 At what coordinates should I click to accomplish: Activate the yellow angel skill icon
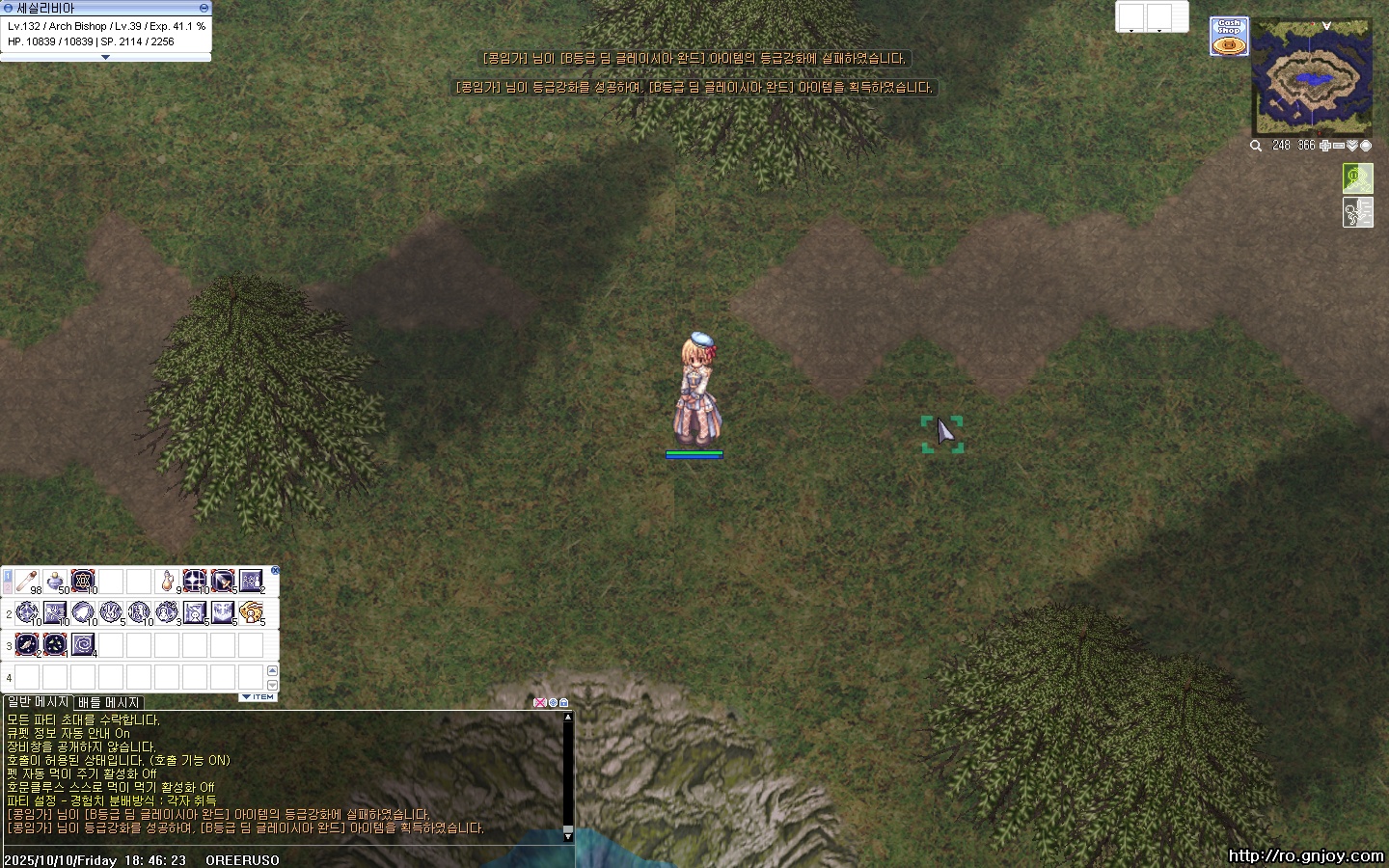click(251, 611)
